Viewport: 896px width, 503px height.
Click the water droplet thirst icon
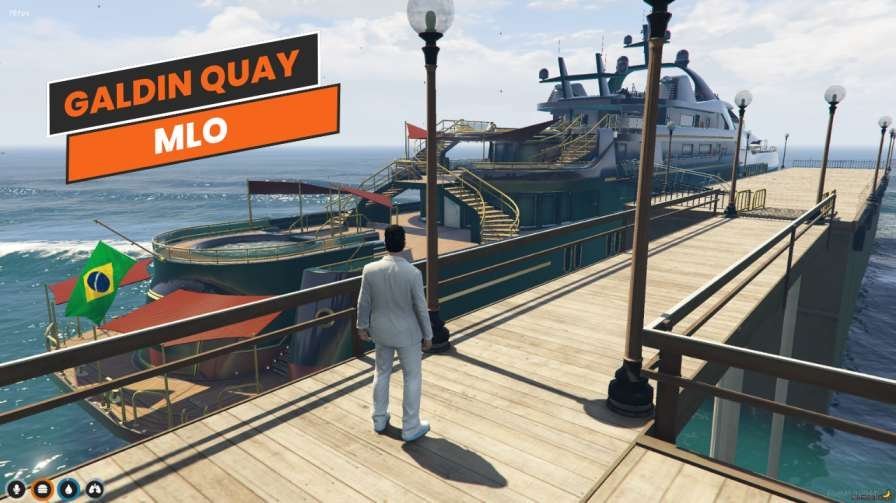pyautogui.click(x=69, y=488)
